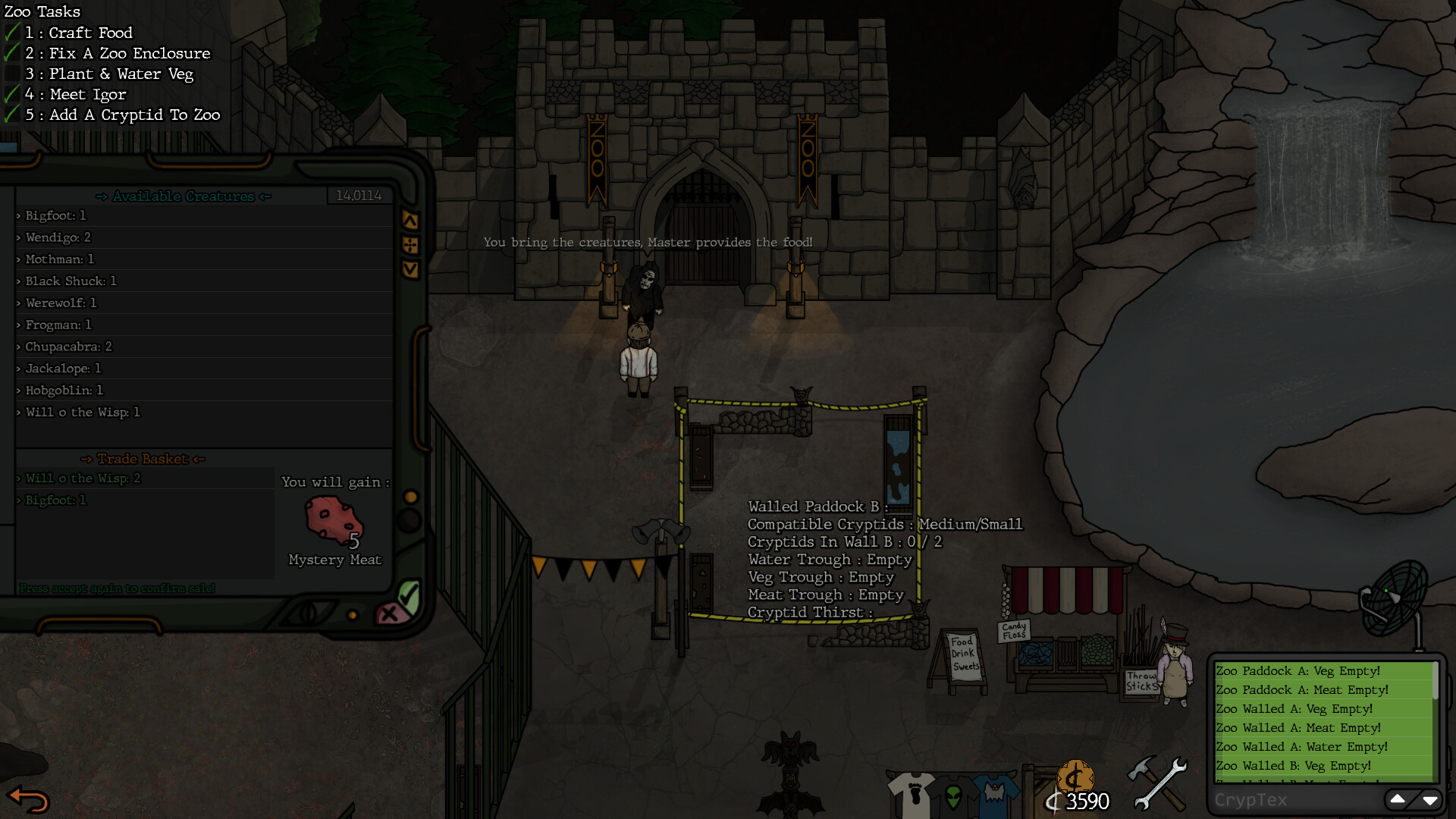Choose Will o the Wisp in available list
Image resolution: width=1456 pixels, height=819 pixels.
click(83, 413)
